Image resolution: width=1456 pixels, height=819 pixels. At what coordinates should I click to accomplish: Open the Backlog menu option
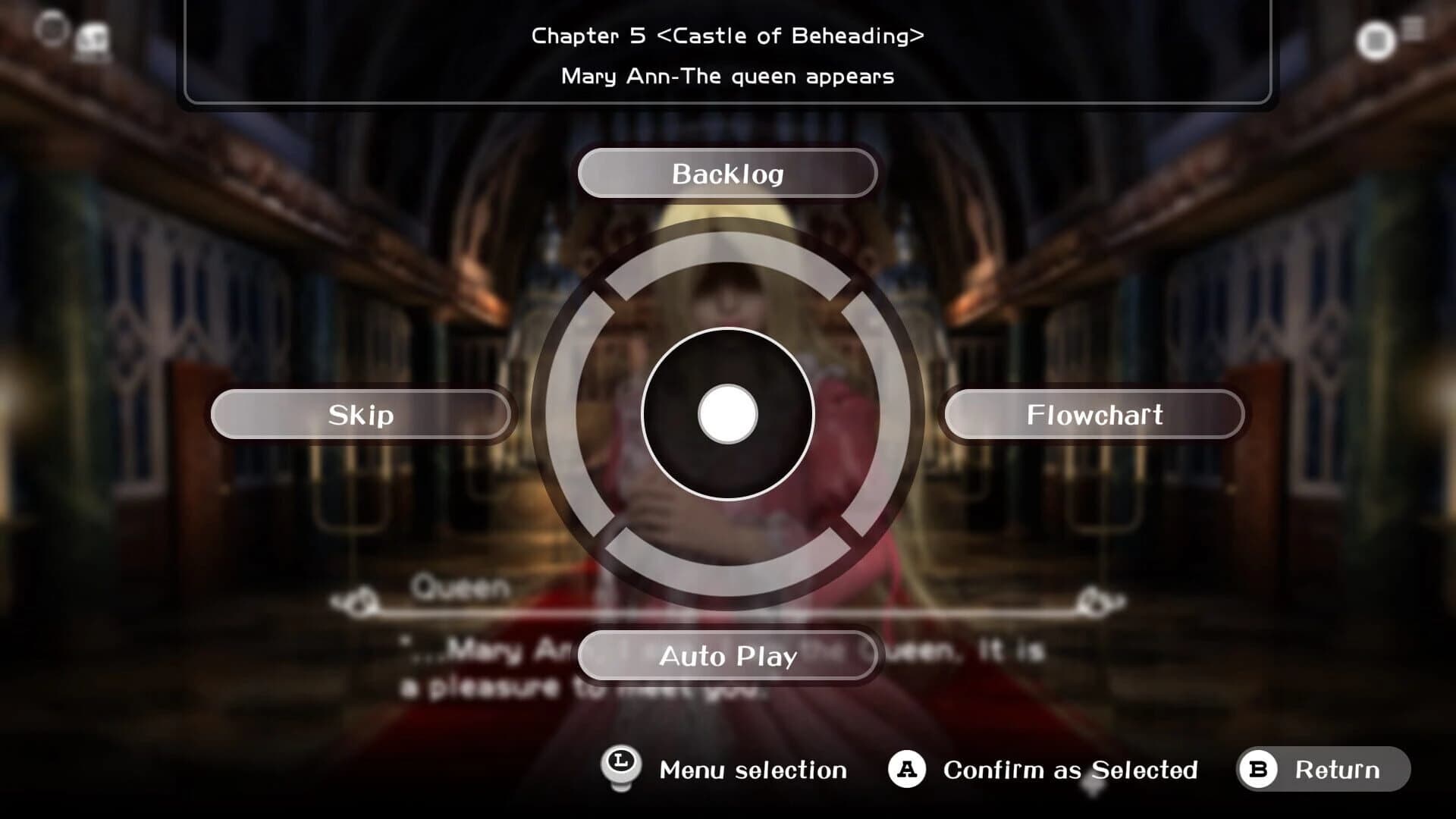(727, 174)
